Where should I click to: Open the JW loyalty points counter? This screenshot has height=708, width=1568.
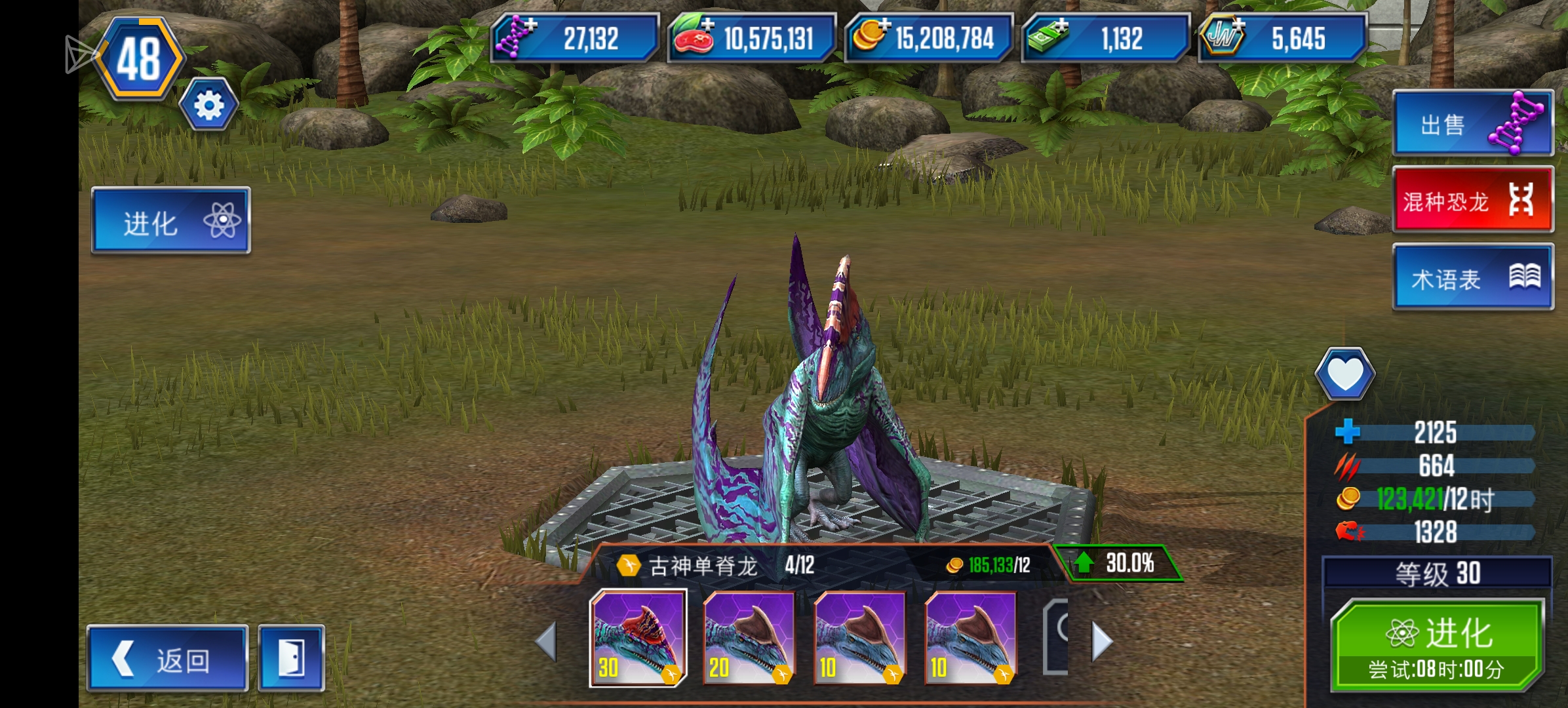coord(1282,38)
